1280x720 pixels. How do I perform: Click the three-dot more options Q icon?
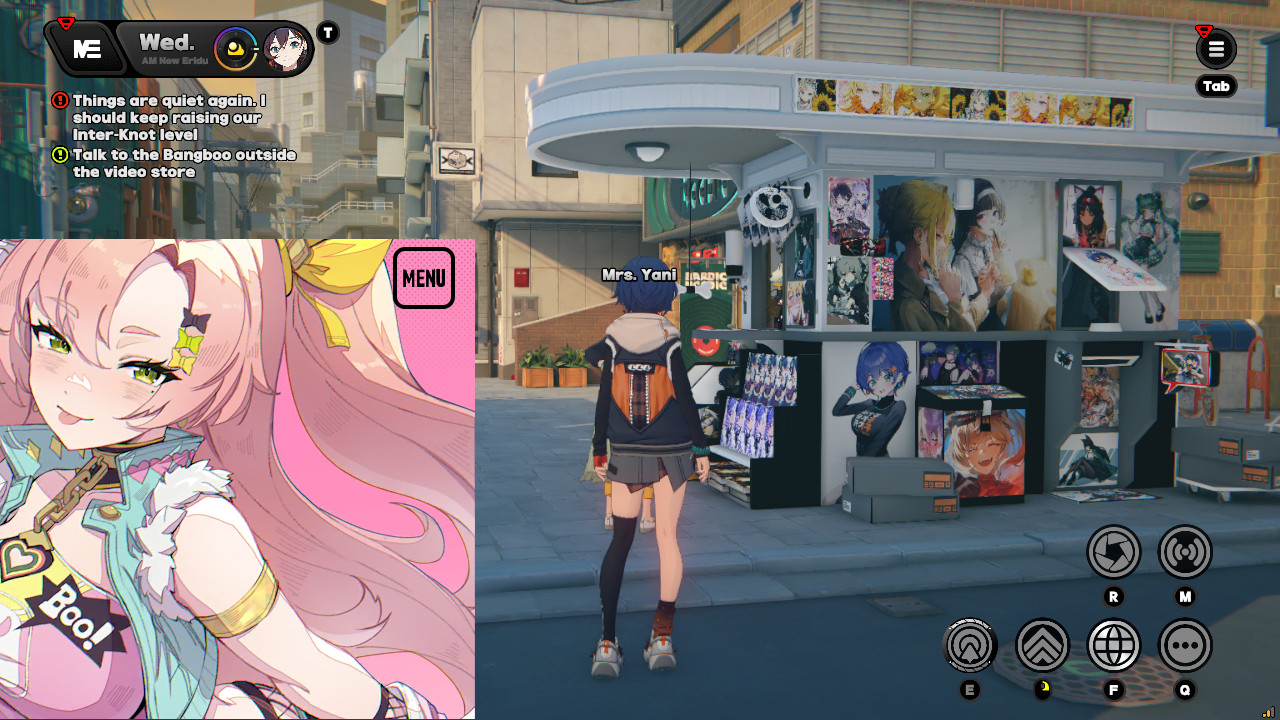click(x=1184, y=646)
